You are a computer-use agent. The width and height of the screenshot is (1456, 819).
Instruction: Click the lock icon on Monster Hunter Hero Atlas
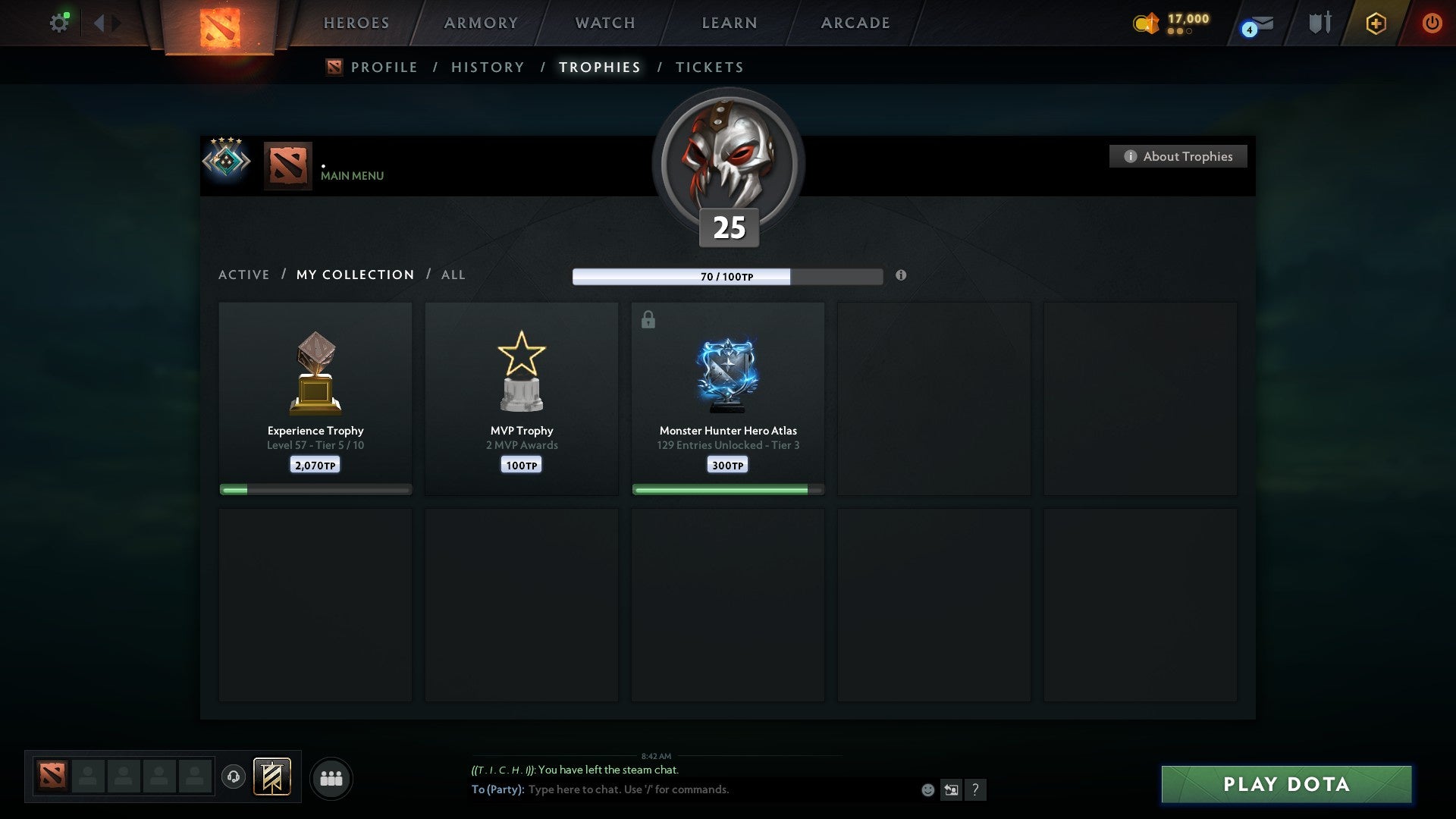[x=647, y=319]
